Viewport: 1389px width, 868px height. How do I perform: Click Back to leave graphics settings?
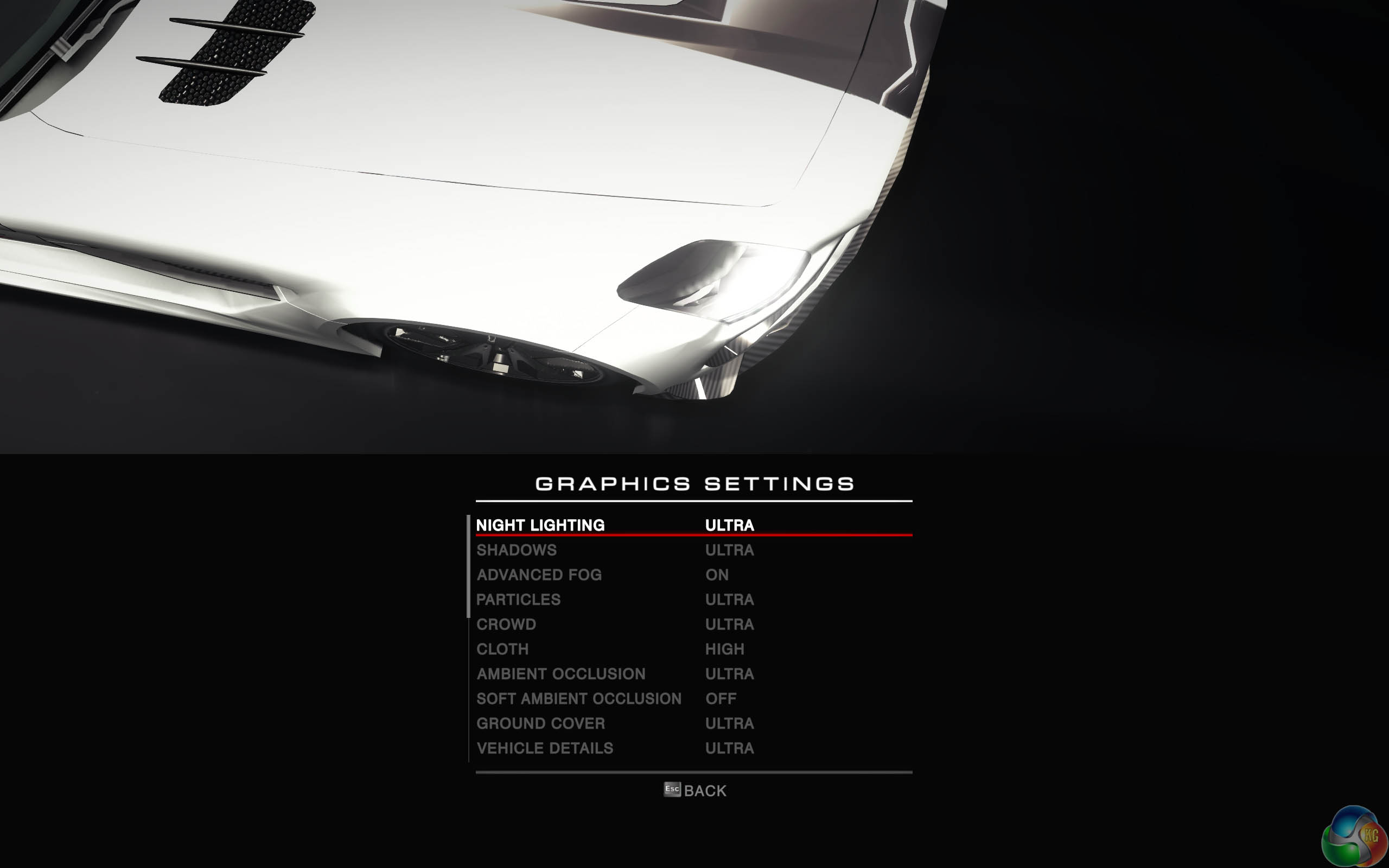pyautogui.click(x=695, y=790)
